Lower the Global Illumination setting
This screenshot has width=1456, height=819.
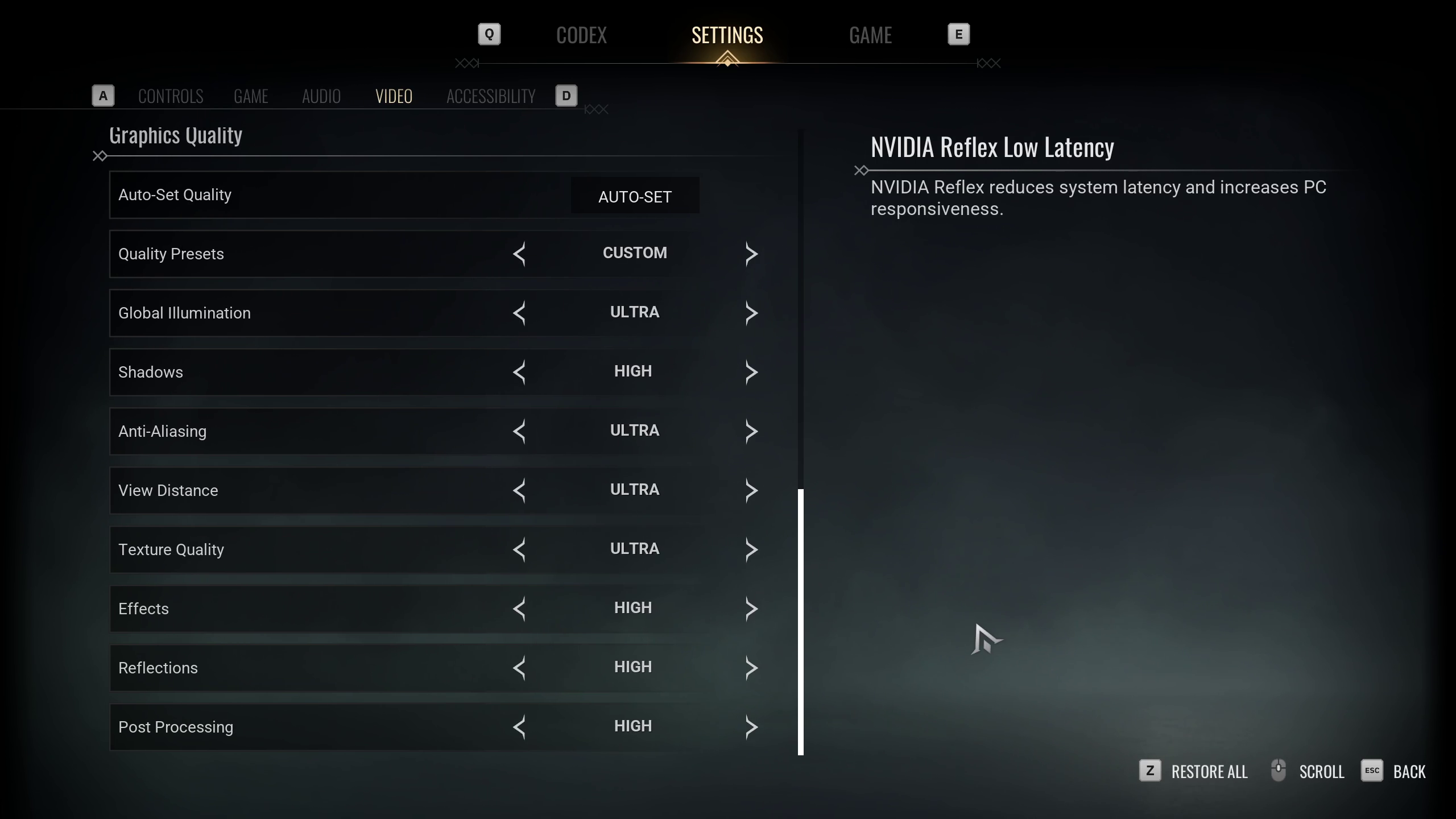click(519, 313)
